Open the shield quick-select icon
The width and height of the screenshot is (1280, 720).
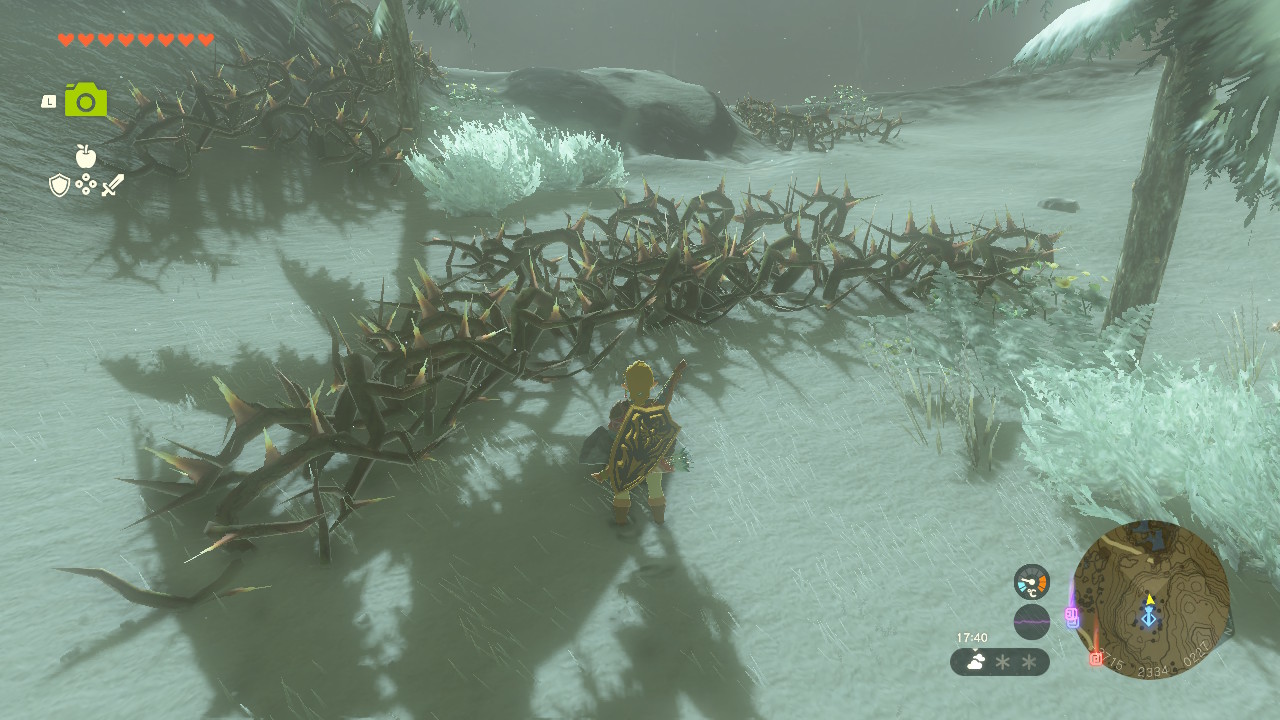point(59,185)
